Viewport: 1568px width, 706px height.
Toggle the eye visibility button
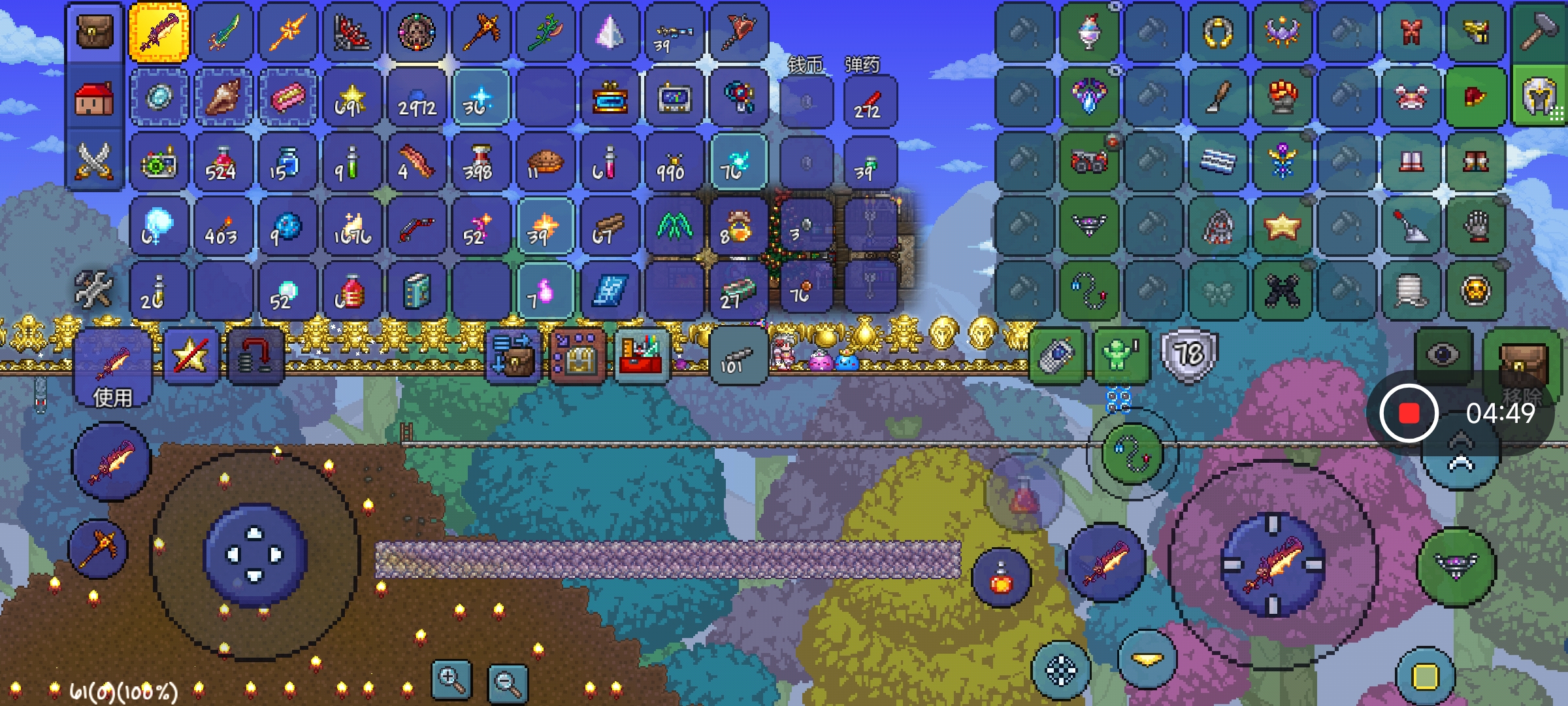click(x=1443, y=355)
